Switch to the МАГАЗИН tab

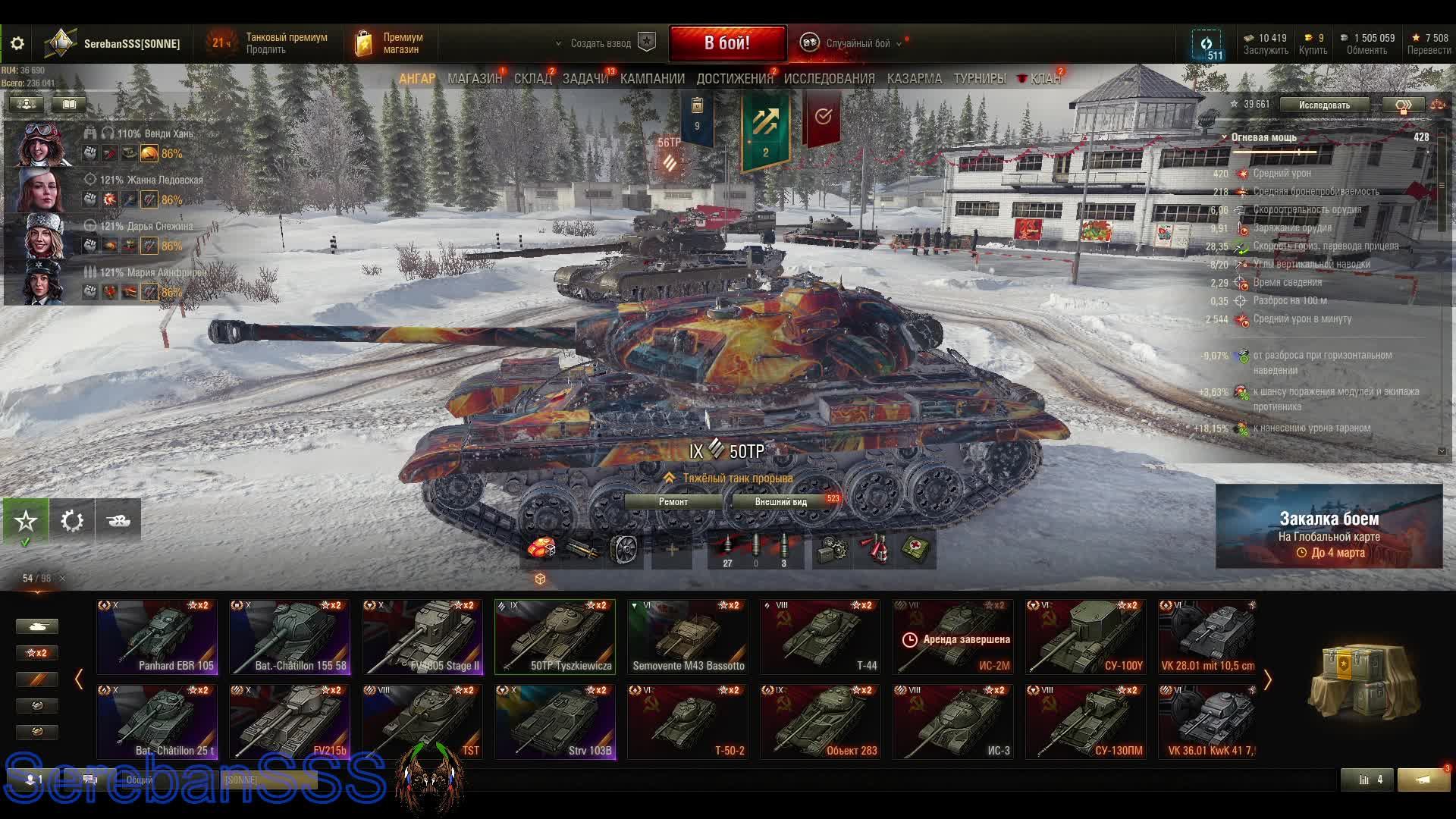pos(474,79)
